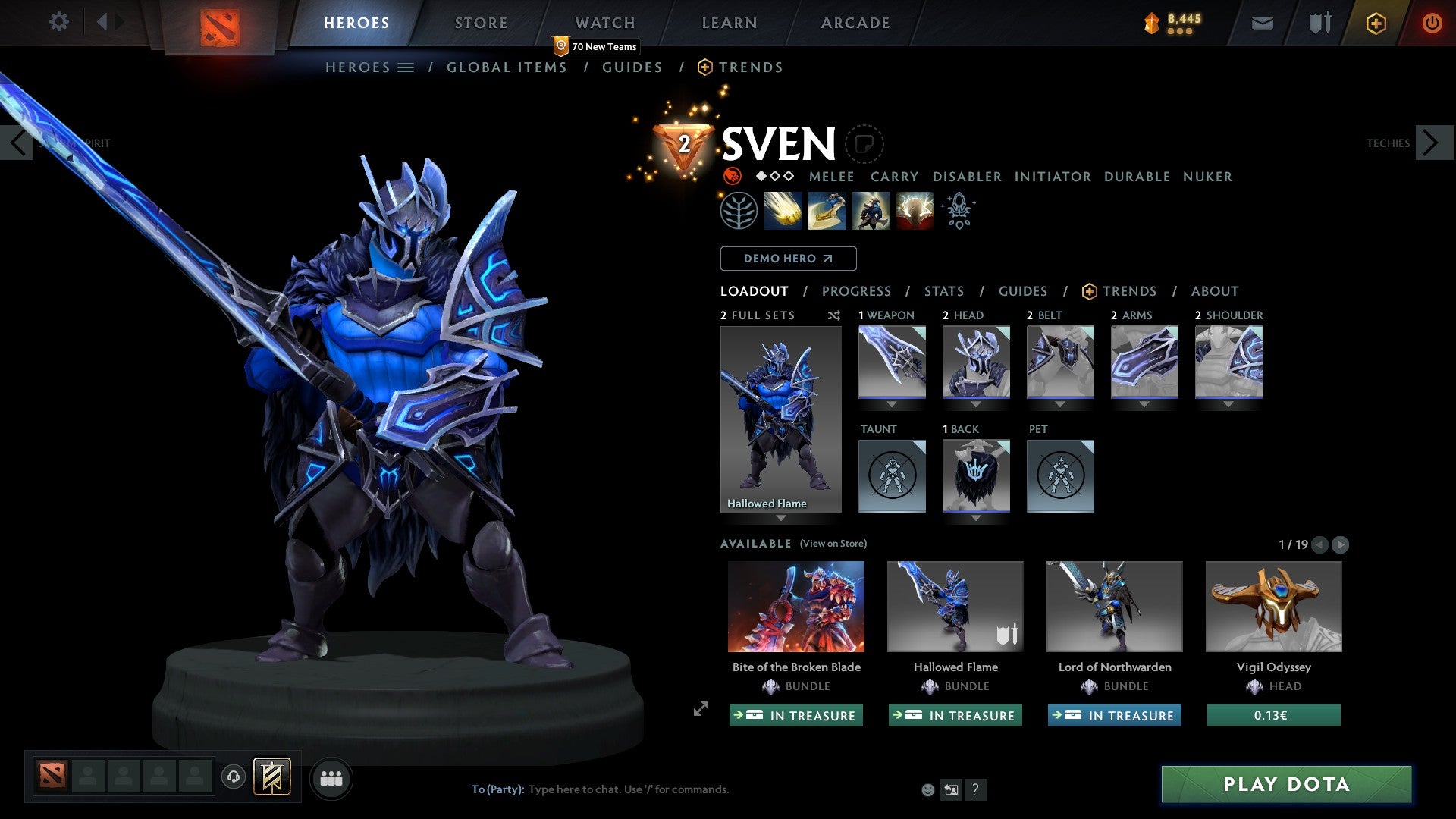The image size is (1456, 819).
Task: Click the Dota Plus hexagon icon
Action: (x=1375, y=23)
